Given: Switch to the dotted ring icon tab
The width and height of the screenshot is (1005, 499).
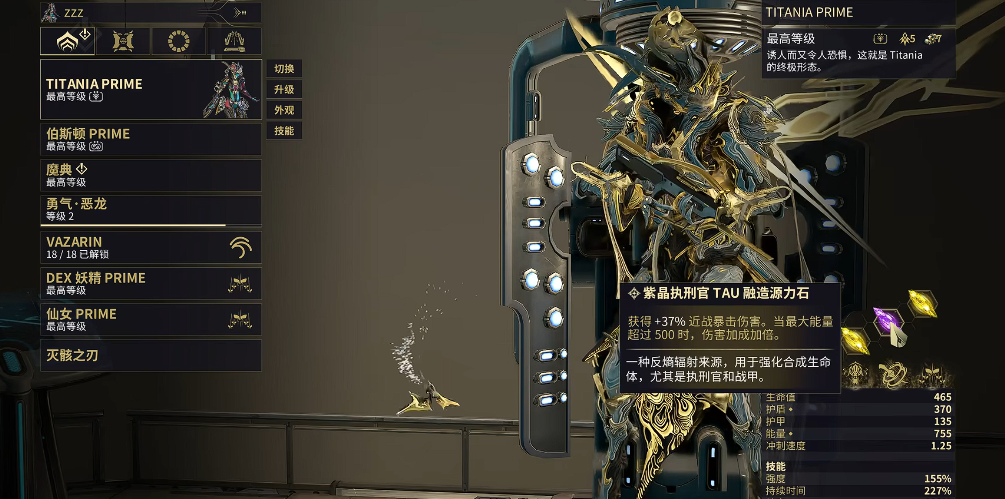Looking at the screenshot, I should pyautogui.click(x=180, y=41).
